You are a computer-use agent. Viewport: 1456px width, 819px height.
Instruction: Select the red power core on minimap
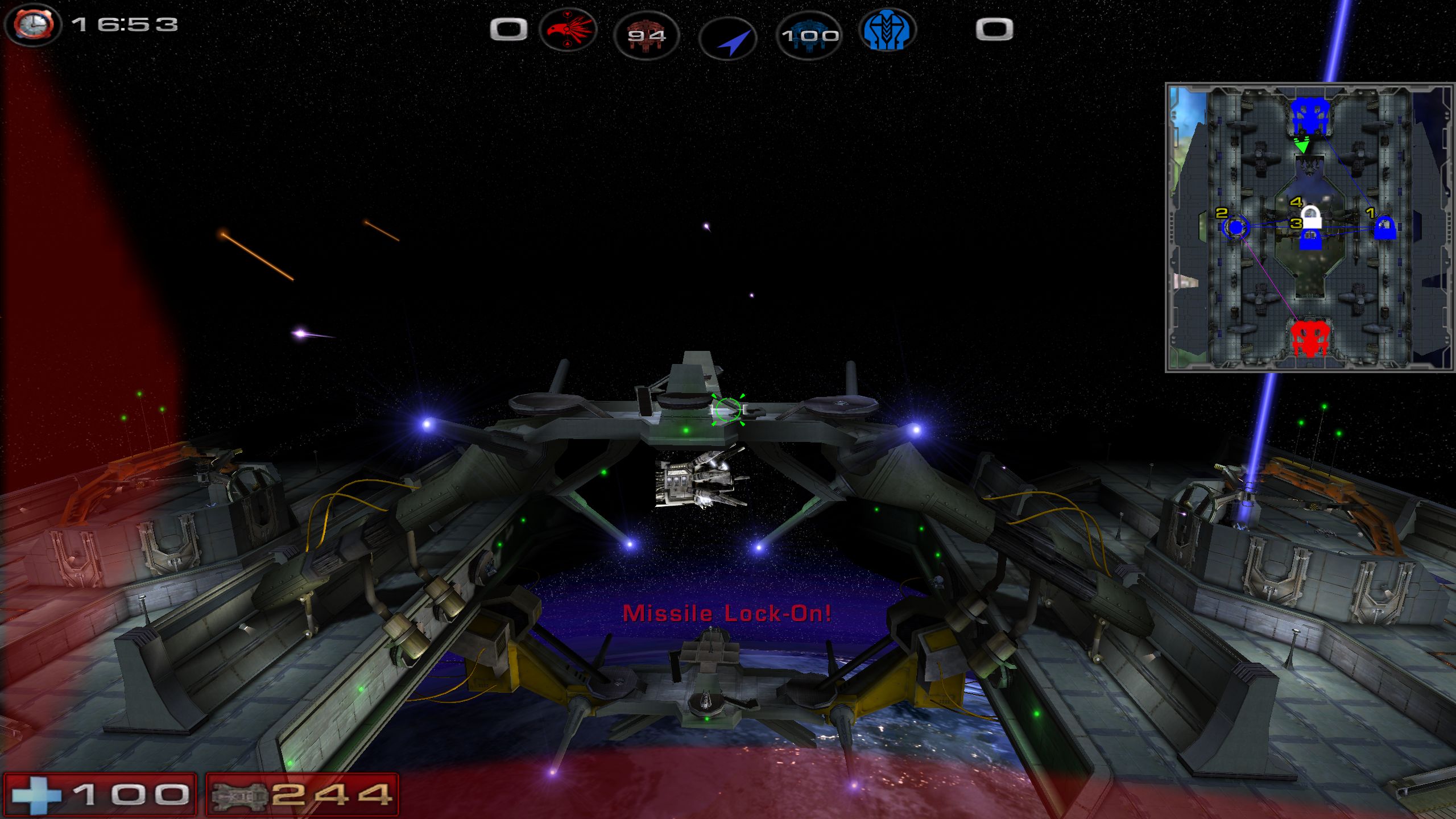[1310, 339]
